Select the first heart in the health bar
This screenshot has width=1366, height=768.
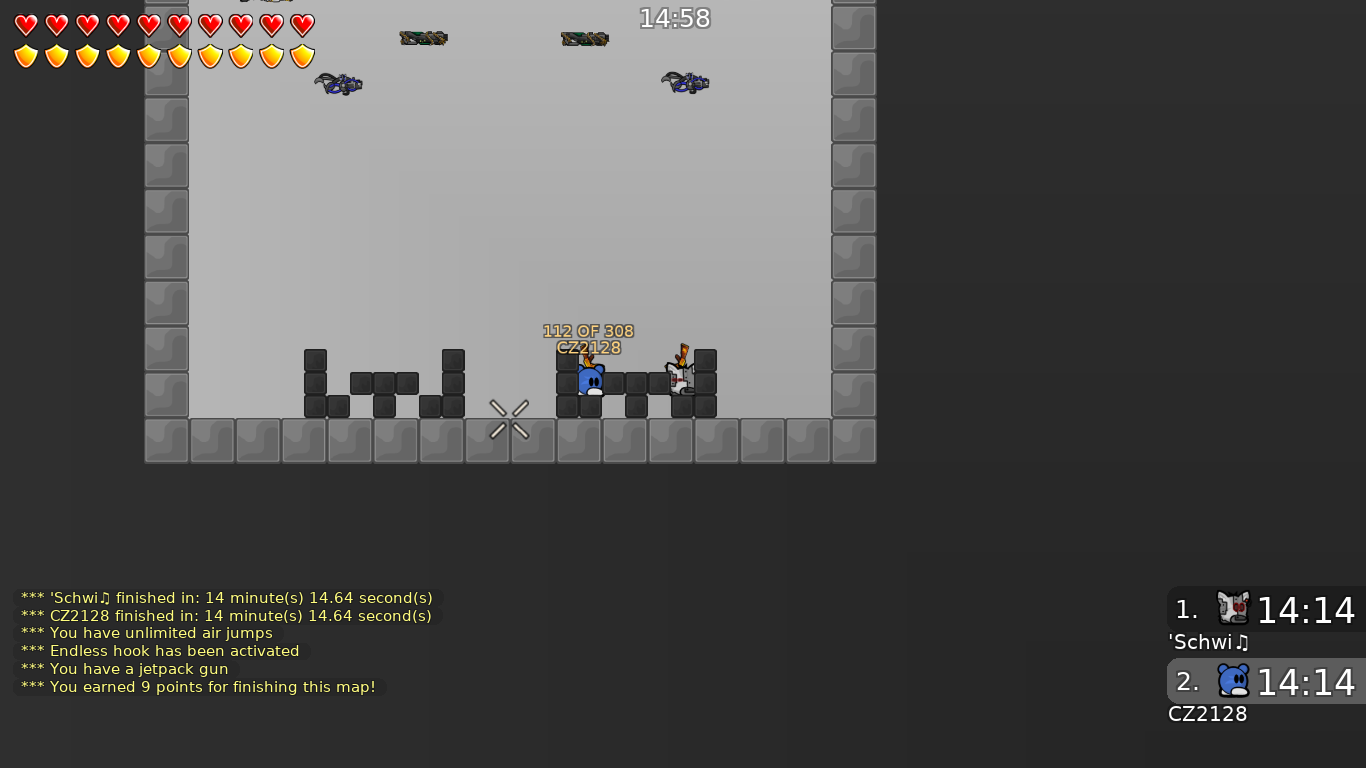click(x=25, y=25)
